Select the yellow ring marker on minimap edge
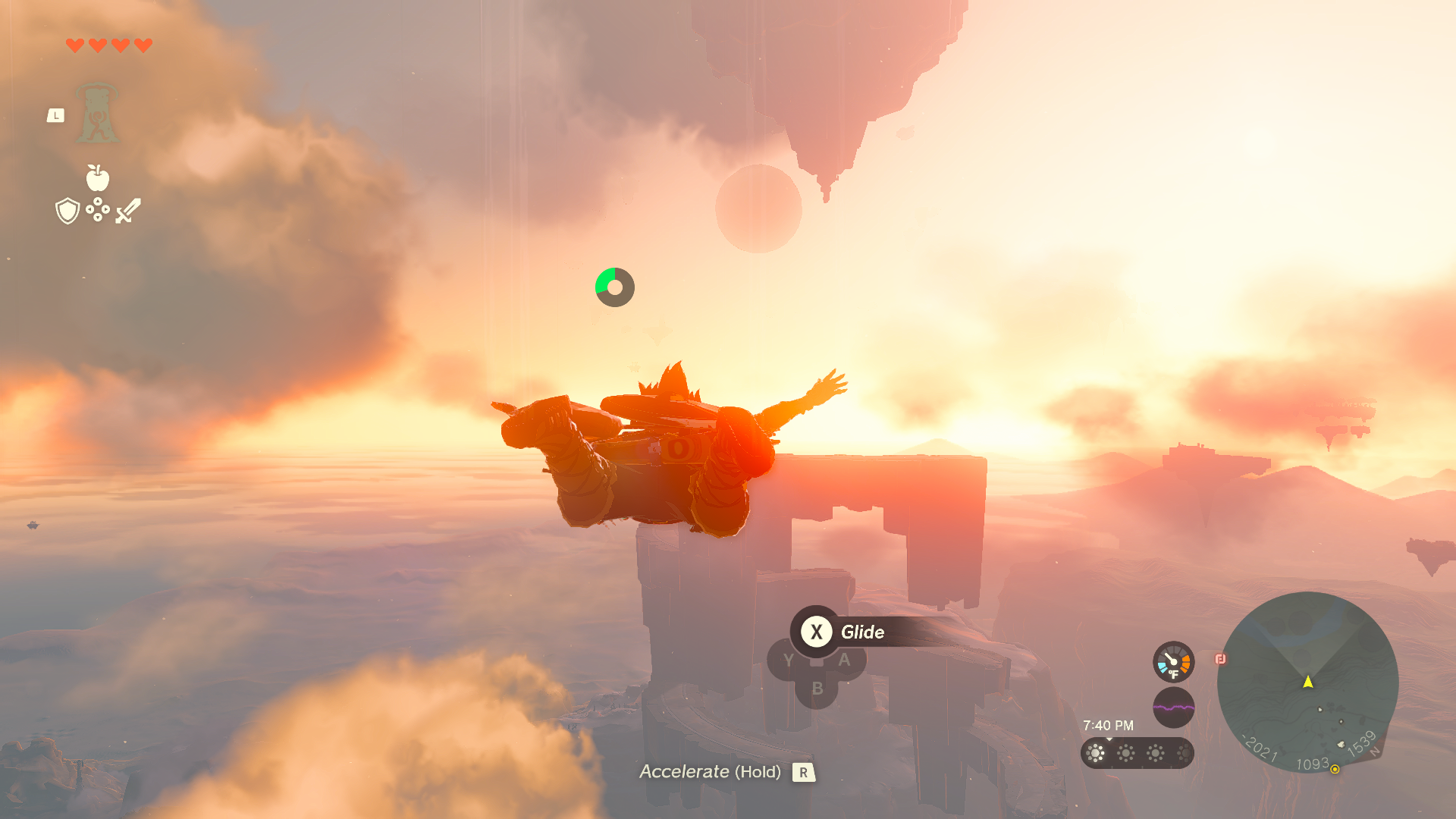This screenshot has height=819, width=1456. point(1335,769)
